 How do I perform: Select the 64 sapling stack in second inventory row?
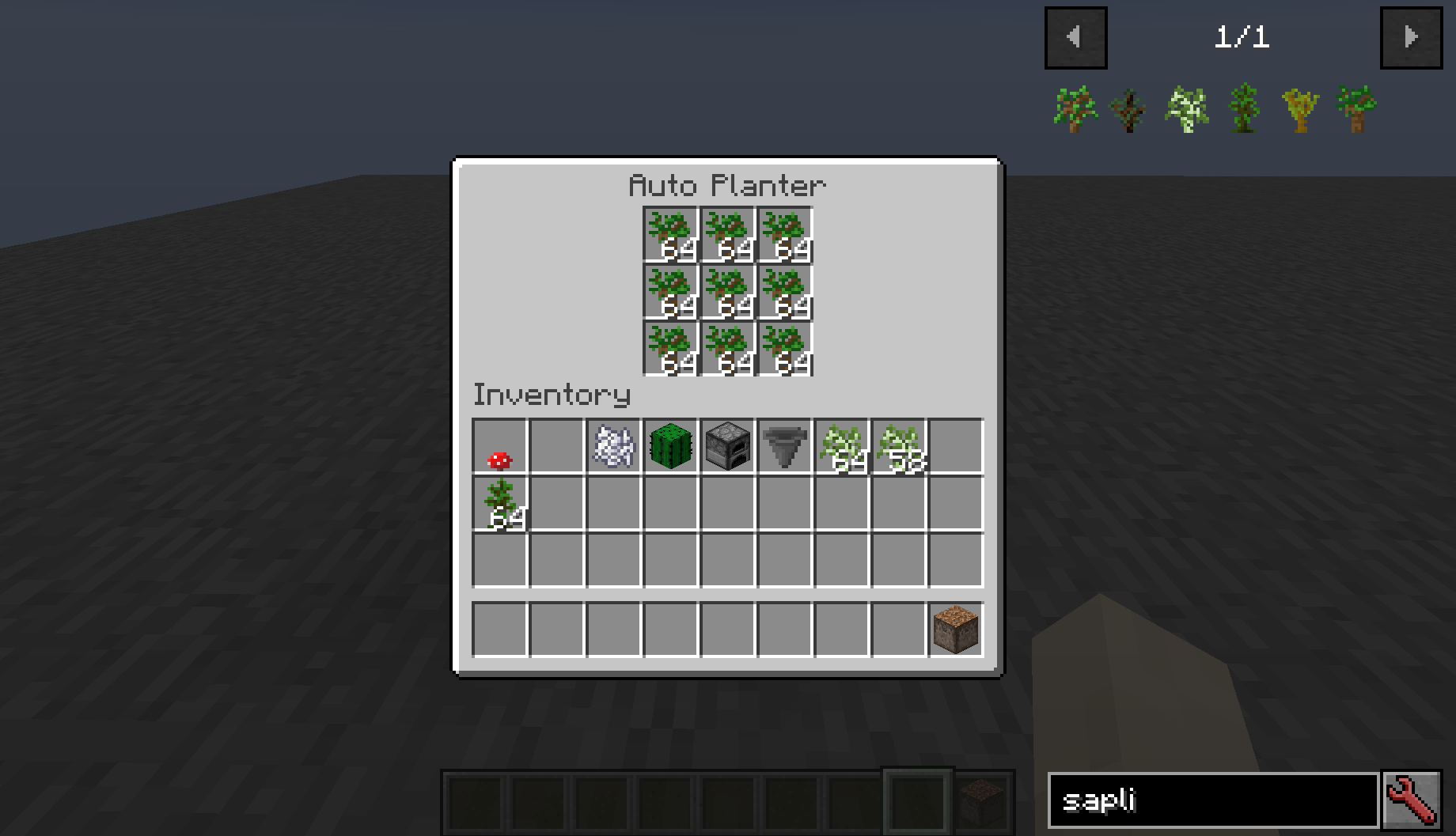tap(499, 505)
